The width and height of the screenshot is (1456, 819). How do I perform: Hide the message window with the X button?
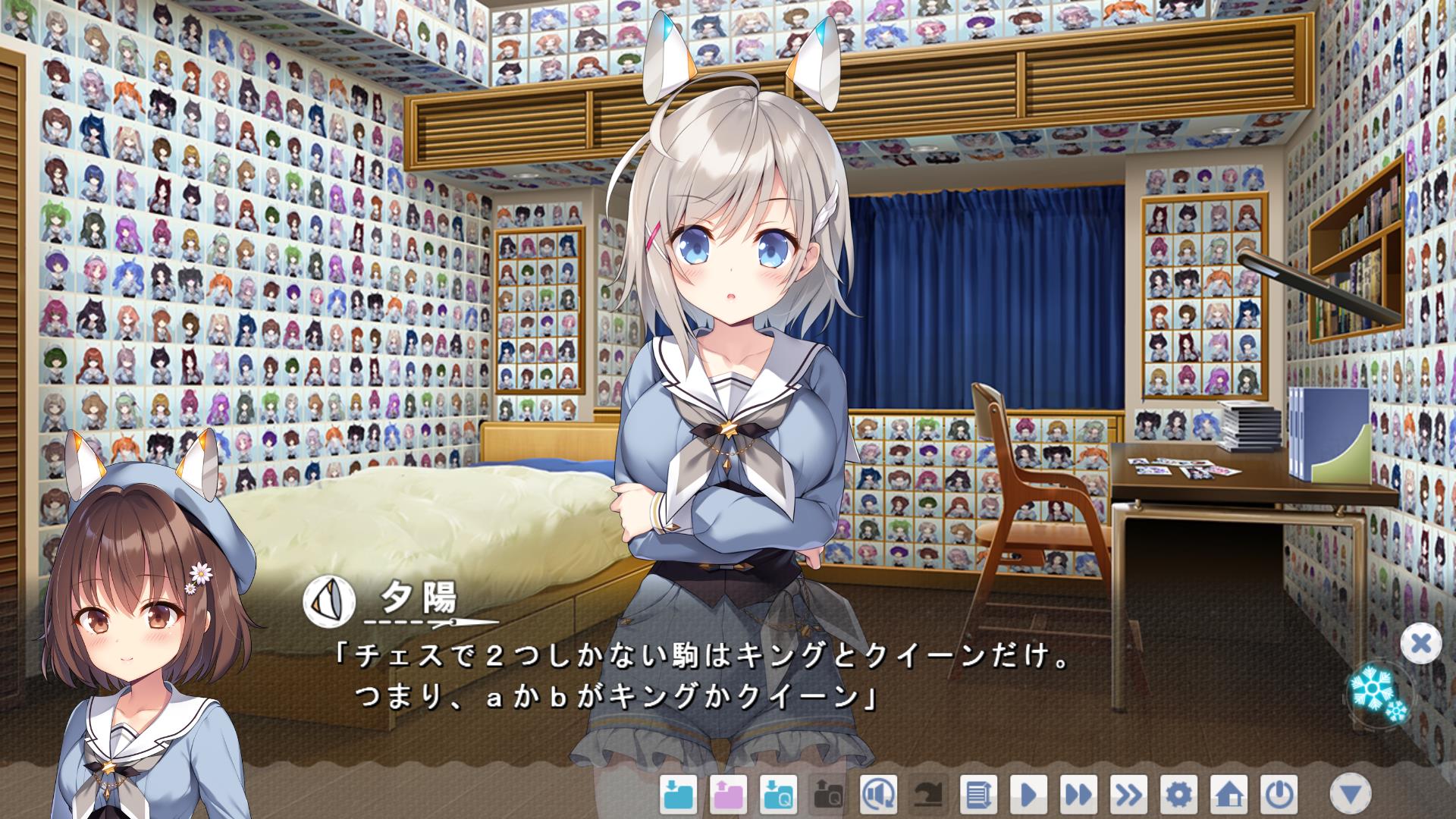[1420, 644]
